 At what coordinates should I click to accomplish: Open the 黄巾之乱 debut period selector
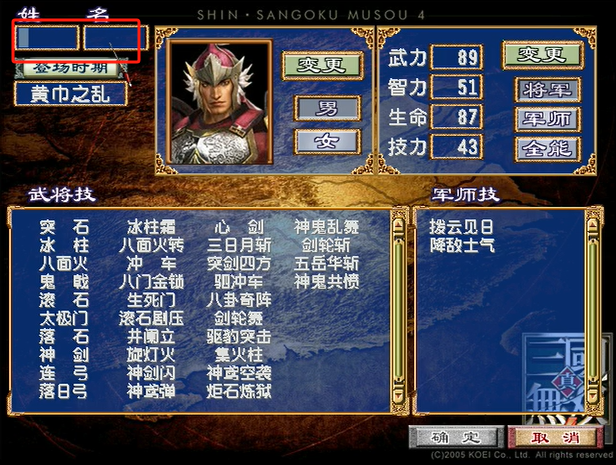(70, 94)
